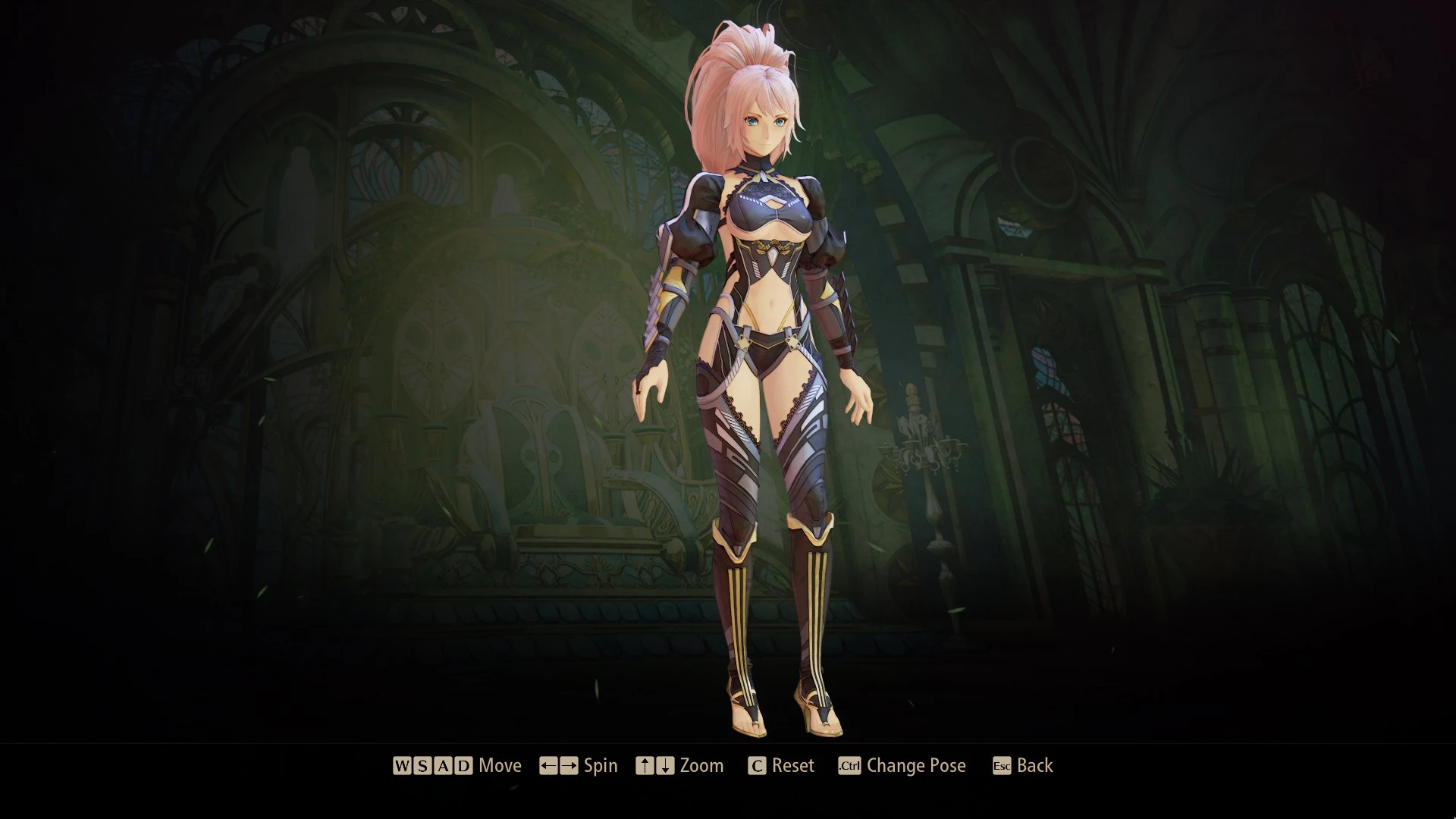Click the W key icon in the controls bar
1456x819 pixels.
[403, 766]
